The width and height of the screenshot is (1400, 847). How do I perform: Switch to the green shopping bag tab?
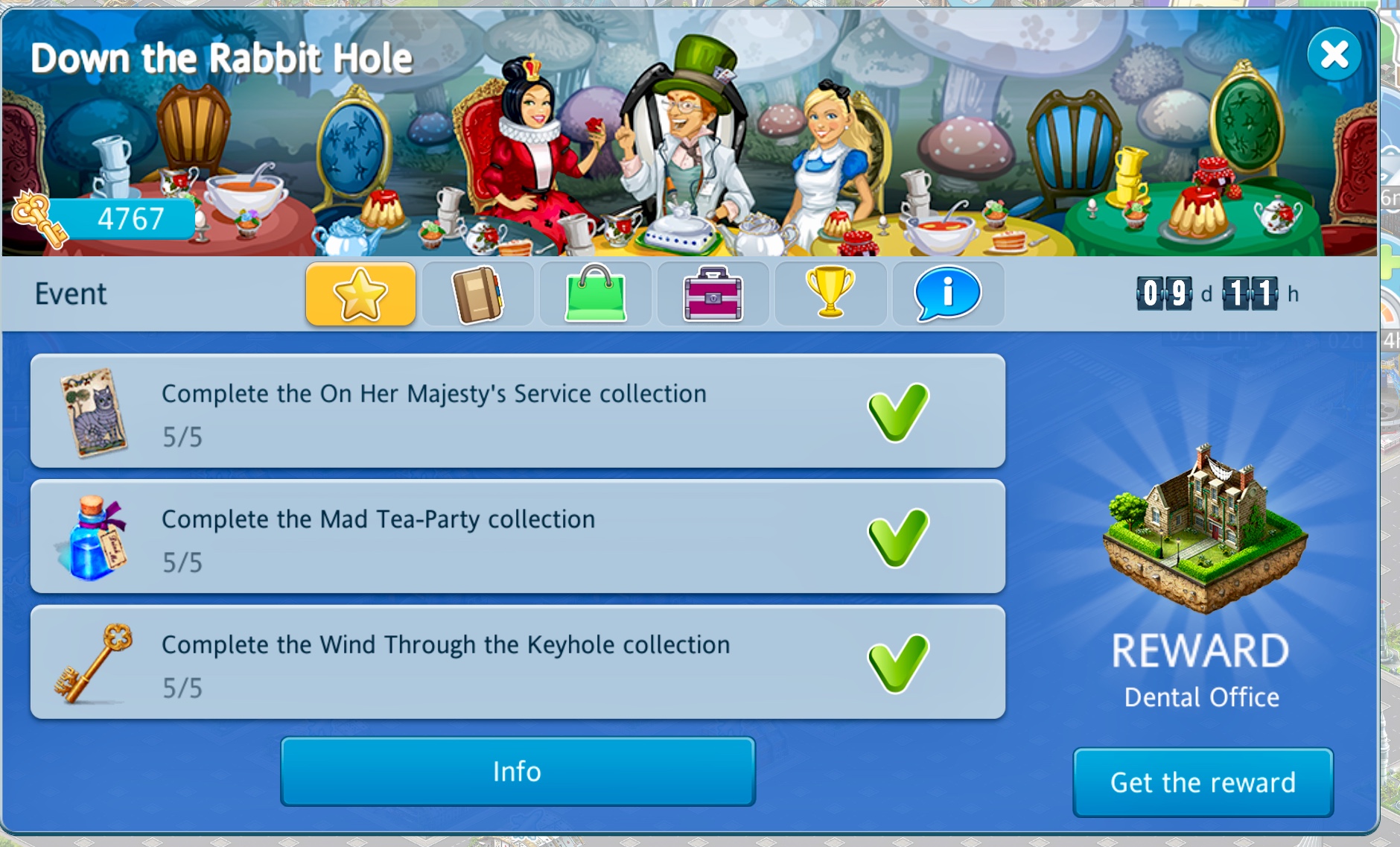(595, 294)
